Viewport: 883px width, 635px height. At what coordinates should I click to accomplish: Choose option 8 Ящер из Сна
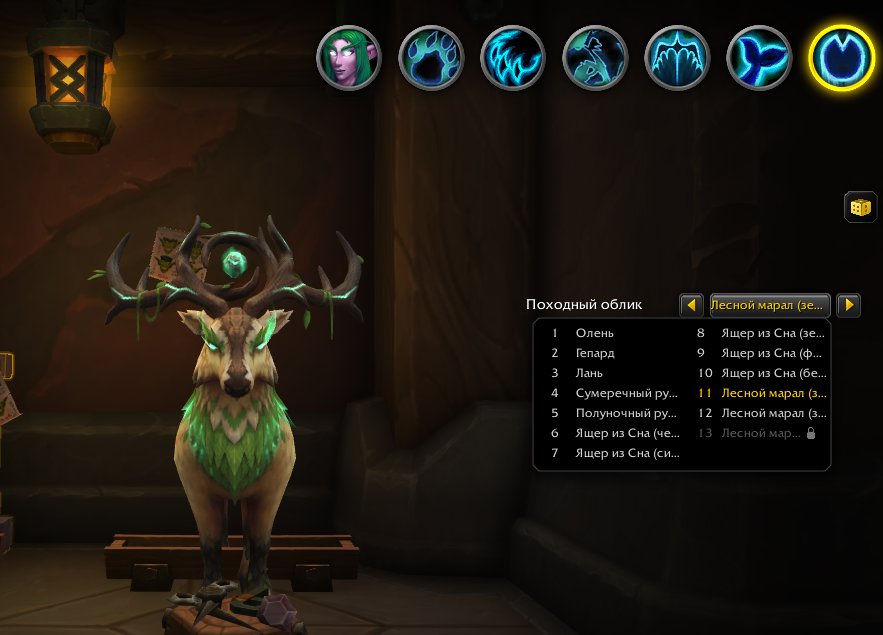click(x=760, y=333)
